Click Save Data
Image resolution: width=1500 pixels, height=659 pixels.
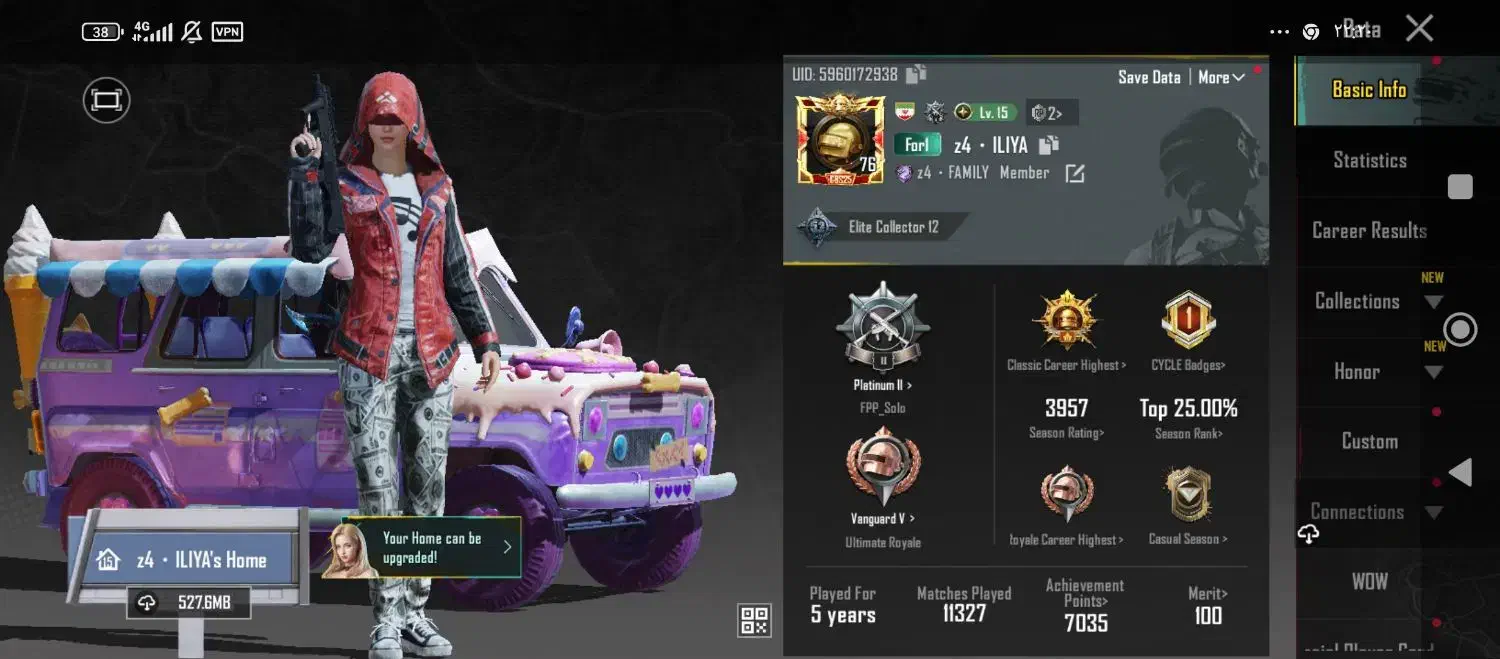[x=1149, y=77]
